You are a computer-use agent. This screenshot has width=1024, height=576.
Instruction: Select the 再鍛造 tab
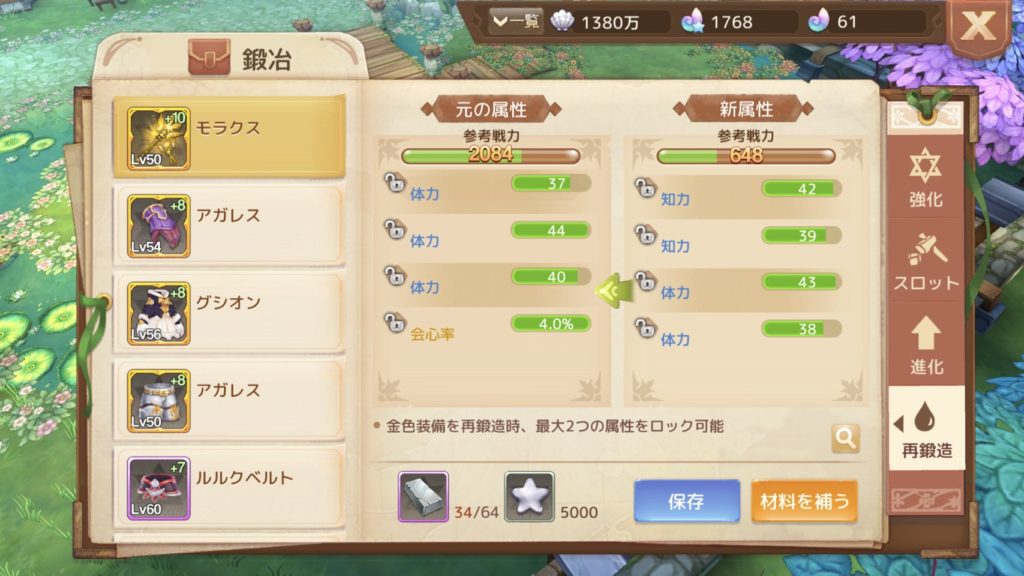(x=926, y=430)
